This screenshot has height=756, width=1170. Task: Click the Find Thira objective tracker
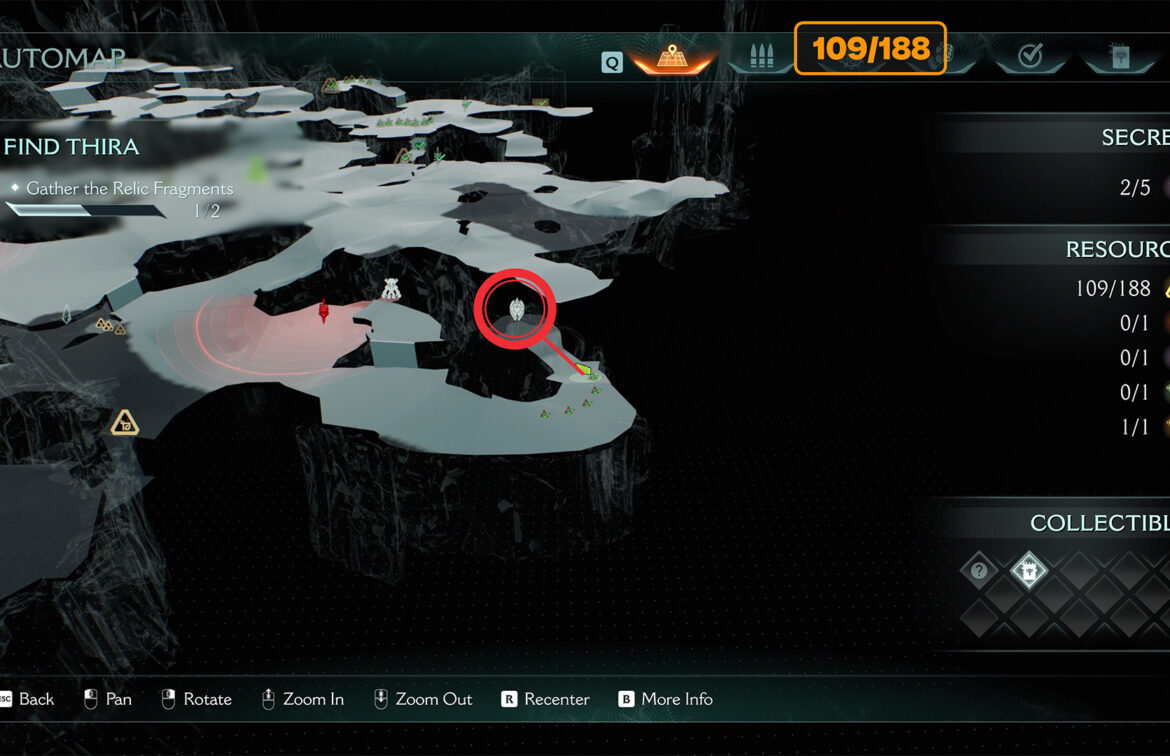72,147
